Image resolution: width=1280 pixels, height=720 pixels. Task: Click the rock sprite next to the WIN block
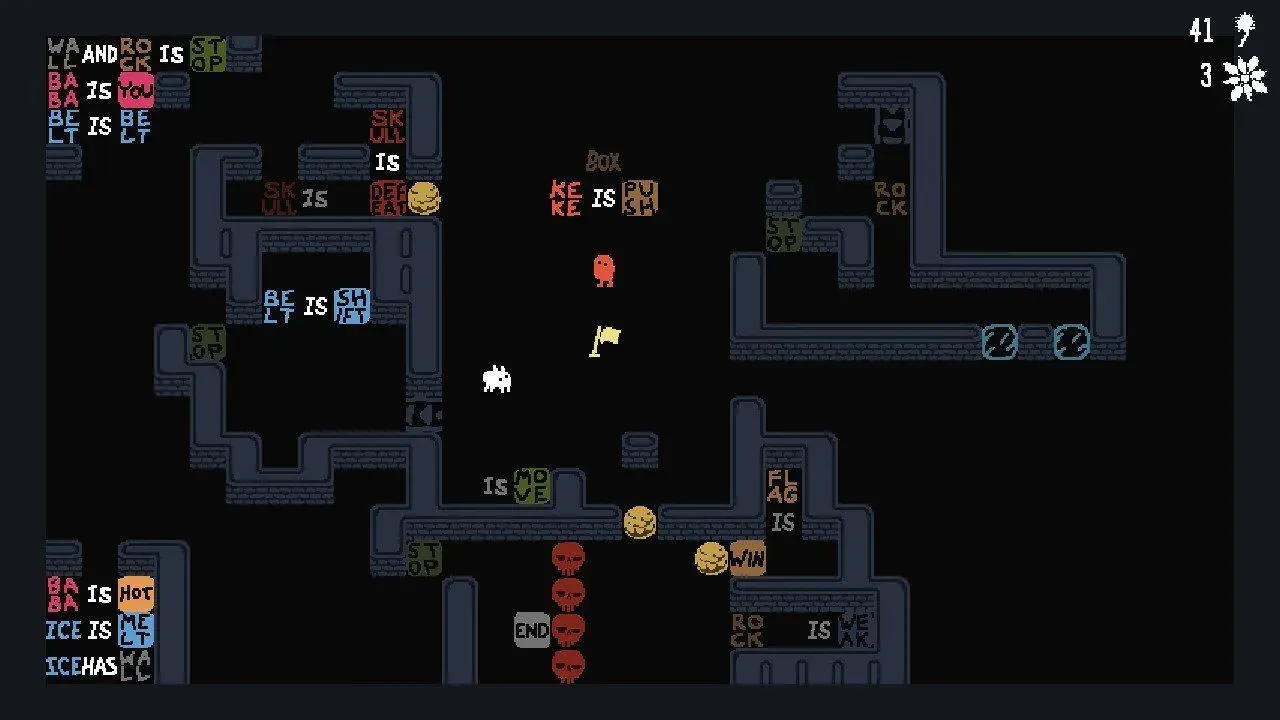(712, 557)
